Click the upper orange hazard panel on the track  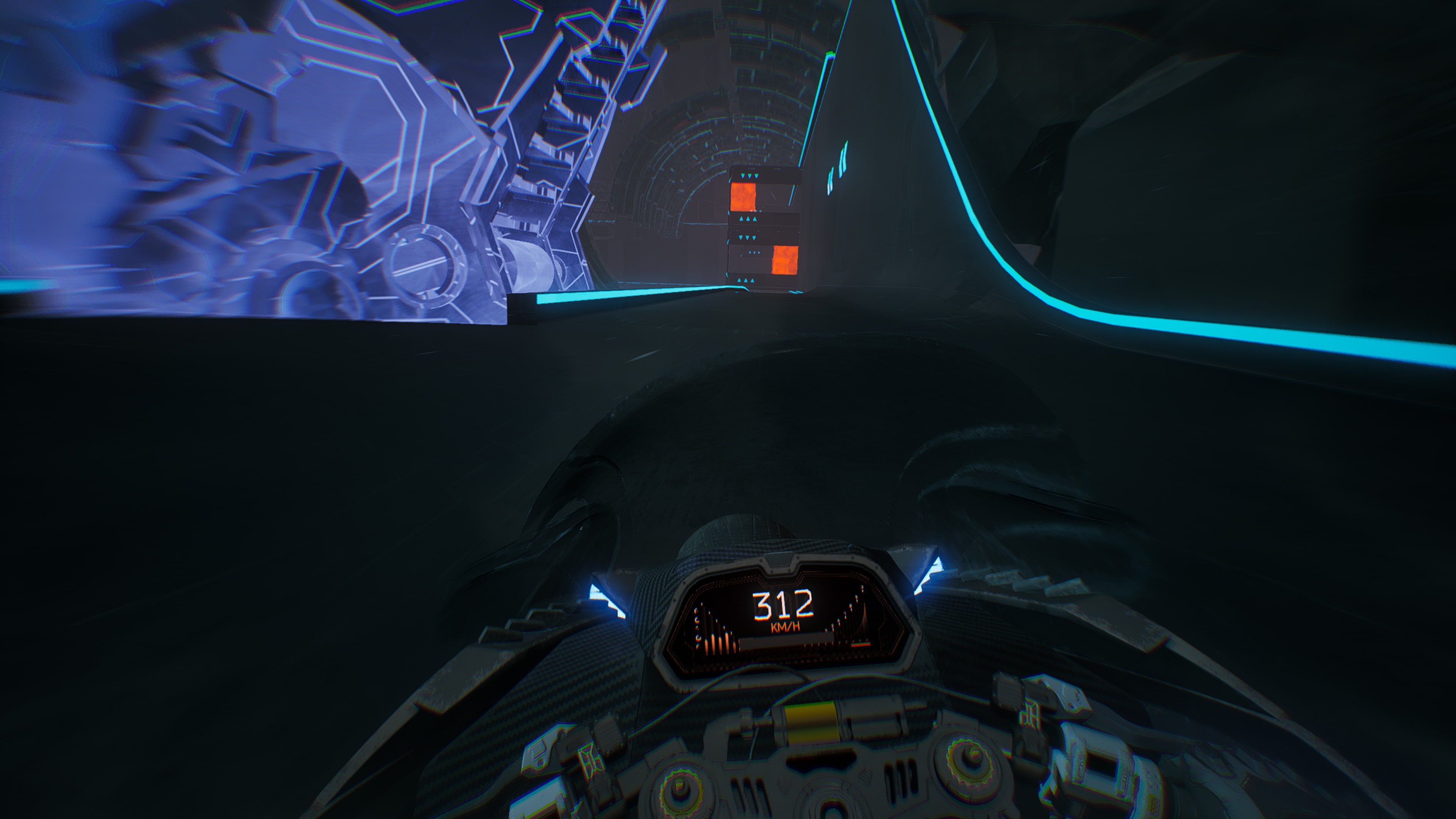[744, 197]
